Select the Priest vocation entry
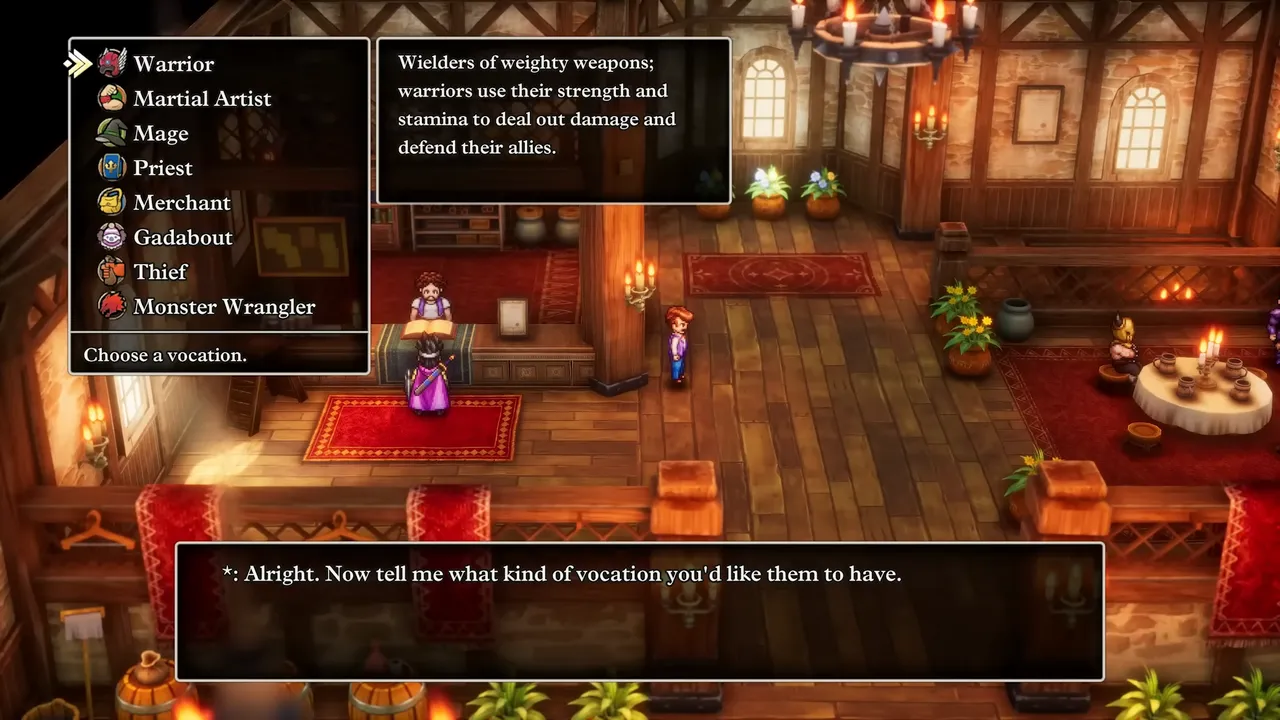The width and height of the screenshot is (1280, 720). [x=162, y=168]
